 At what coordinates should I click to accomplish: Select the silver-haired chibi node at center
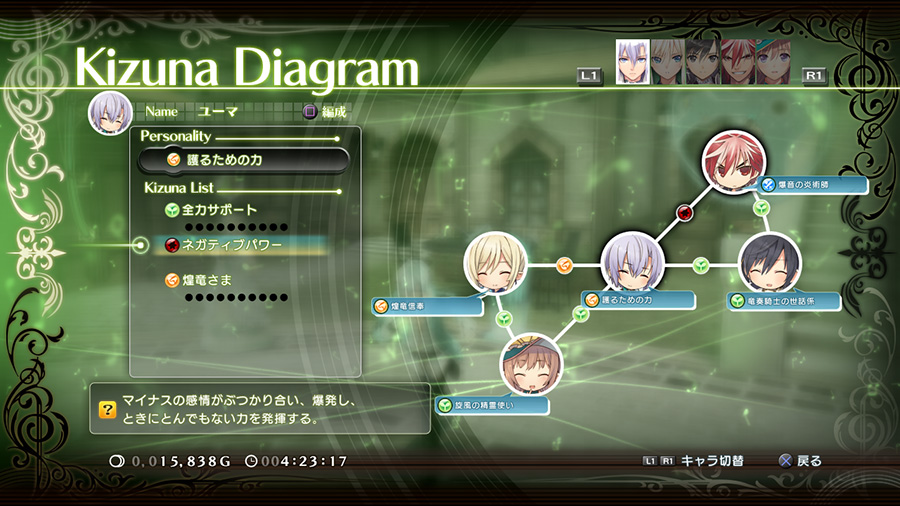[632, 264]
